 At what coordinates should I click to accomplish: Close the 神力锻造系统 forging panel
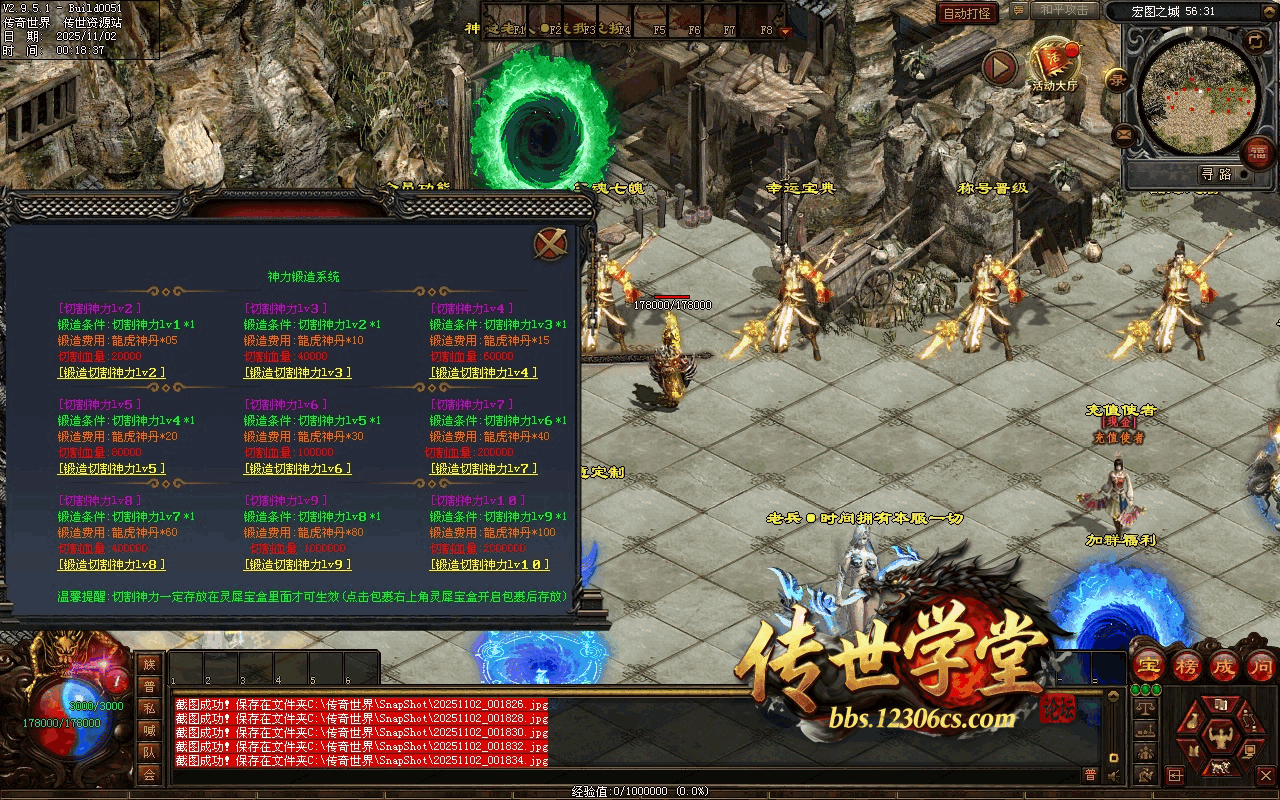551,244
